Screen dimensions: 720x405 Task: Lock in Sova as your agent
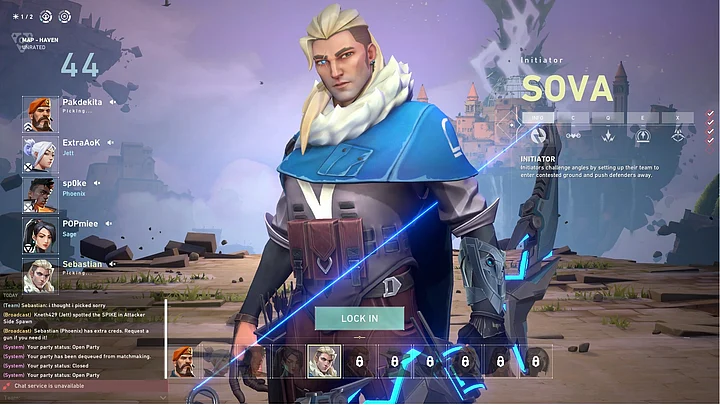click(x=359, y=318)
